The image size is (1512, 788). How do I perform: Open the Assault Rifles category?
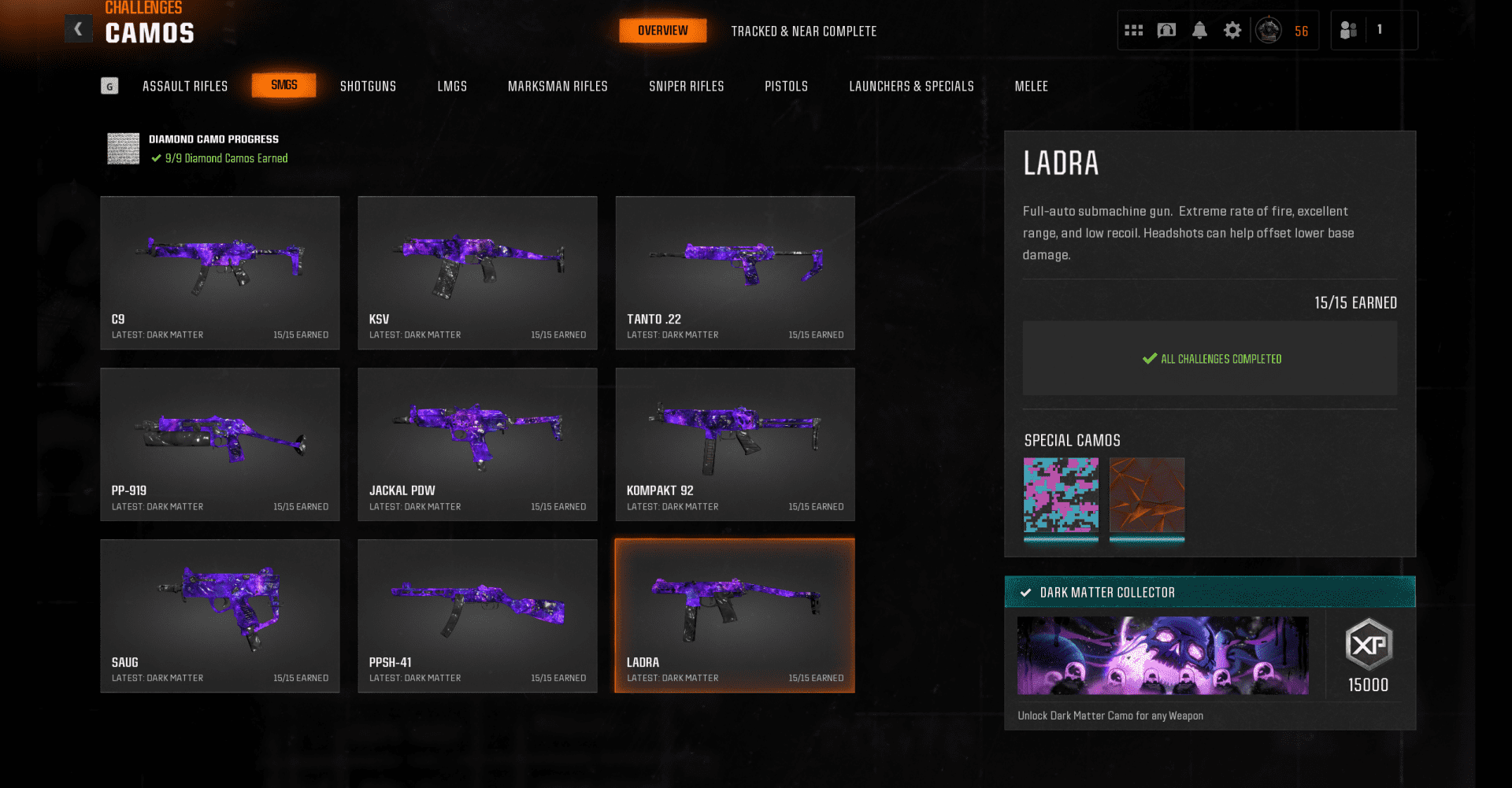(185, 87)
